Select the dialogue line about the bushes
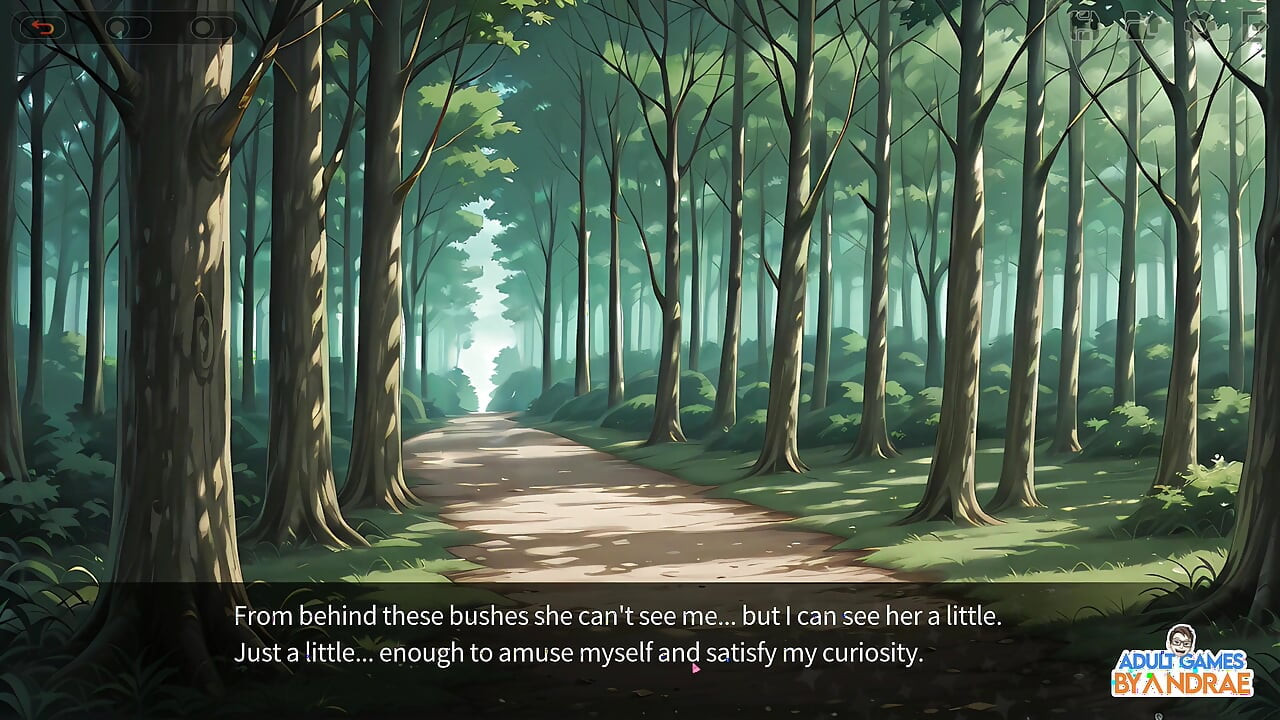The width and height of the screenshot is (1280, 720). pyautogui.click(x=617, y=616)
